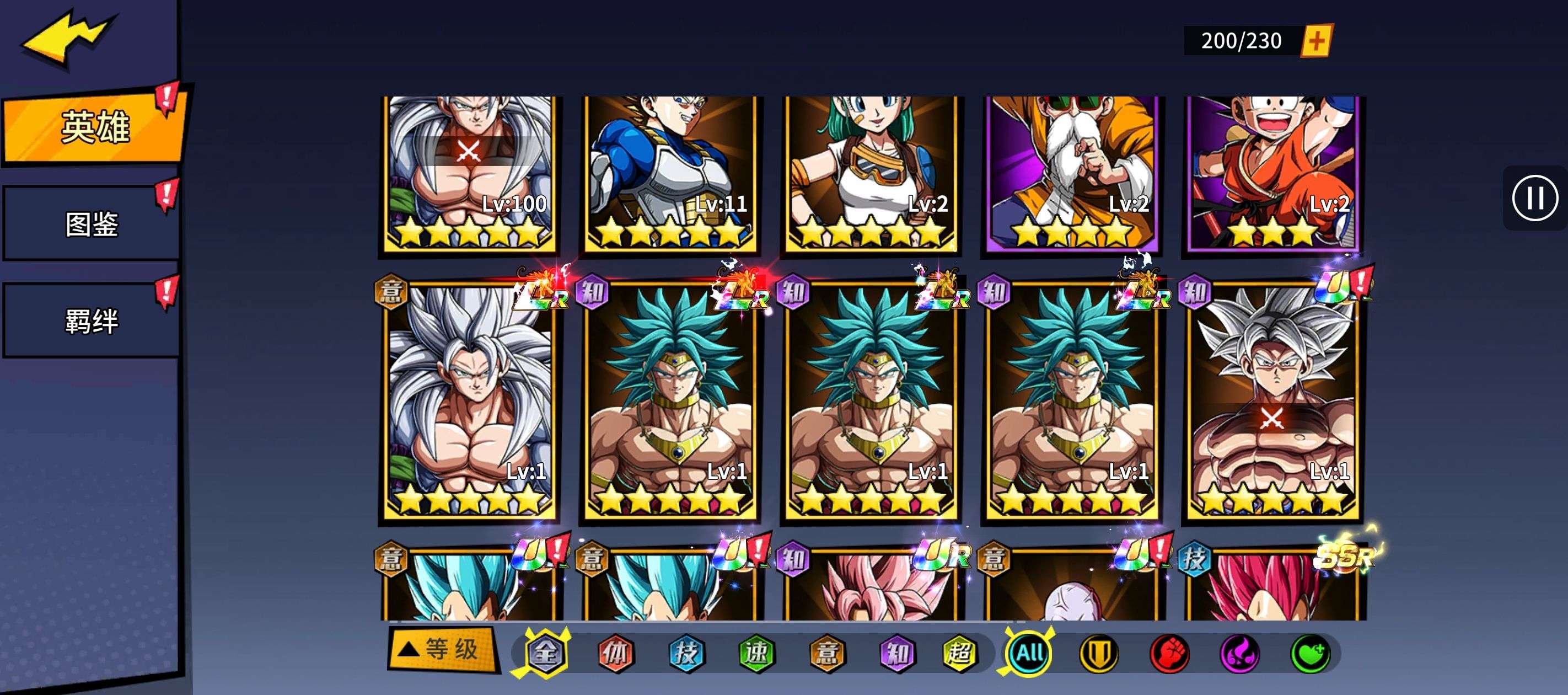Filter heroes by the red 体 type
This screenshot has height=695, width=1568.
[x=615, y=653]
